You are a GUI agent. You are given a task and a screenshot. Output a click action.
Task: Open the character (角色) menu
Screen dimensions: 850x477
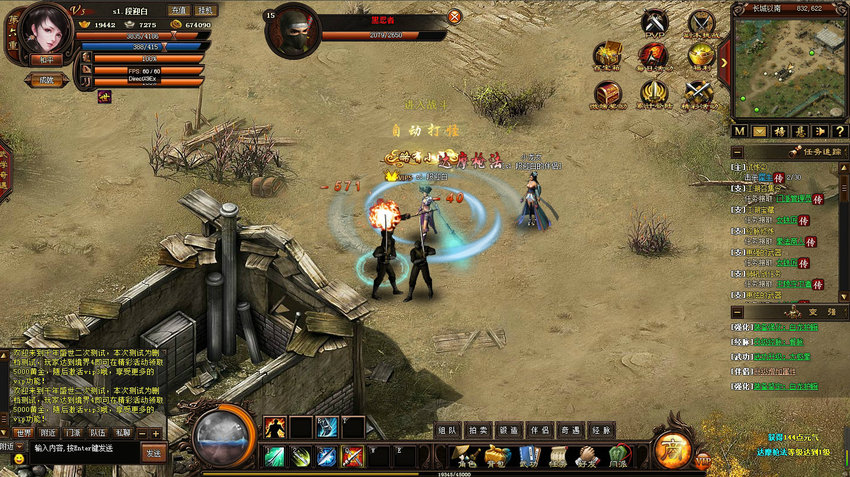pyautogui.click(x=466, y=456)
